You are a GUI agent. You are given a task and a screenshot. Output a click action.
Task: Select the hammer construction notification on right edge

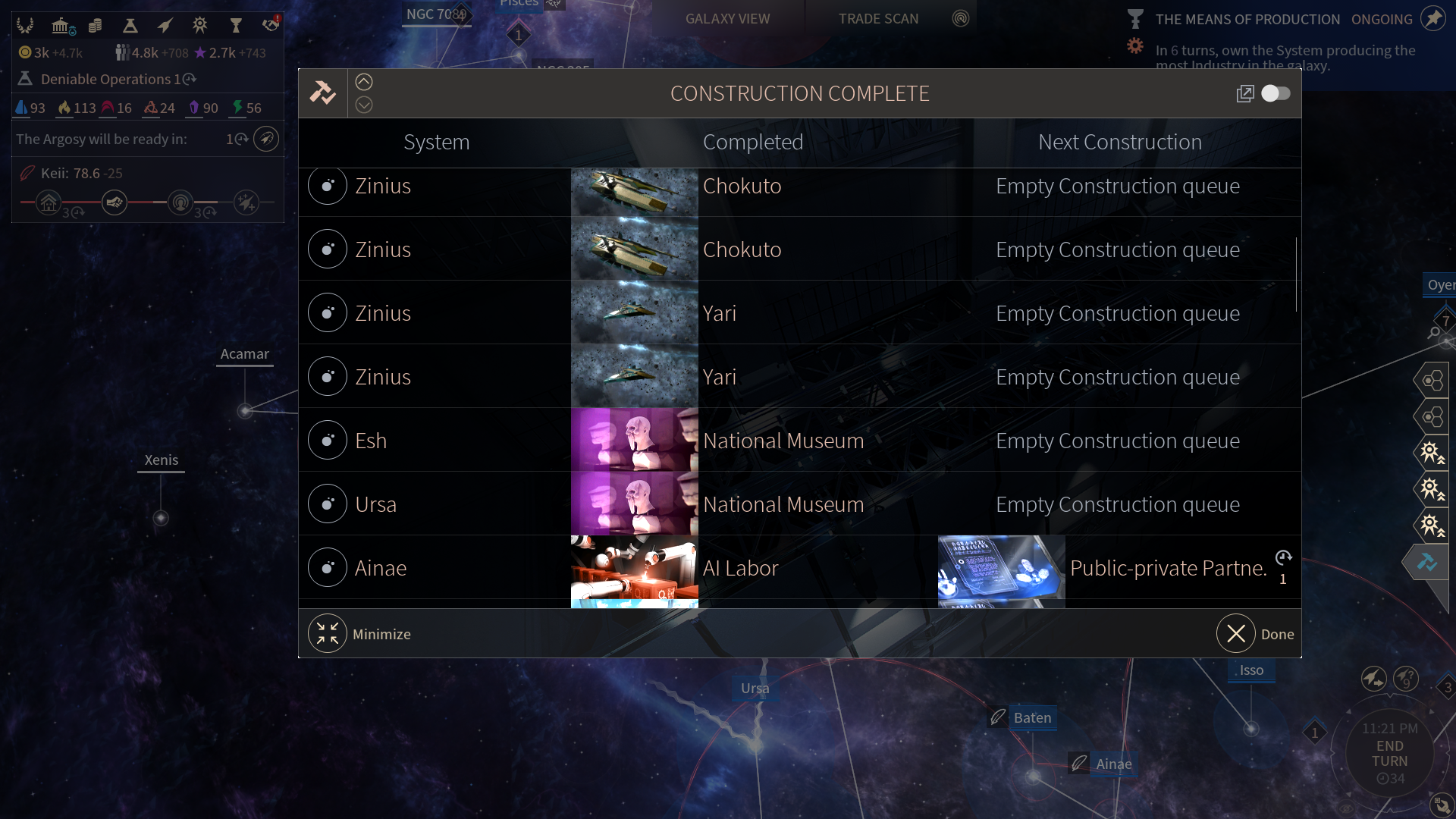[1426, 562]
